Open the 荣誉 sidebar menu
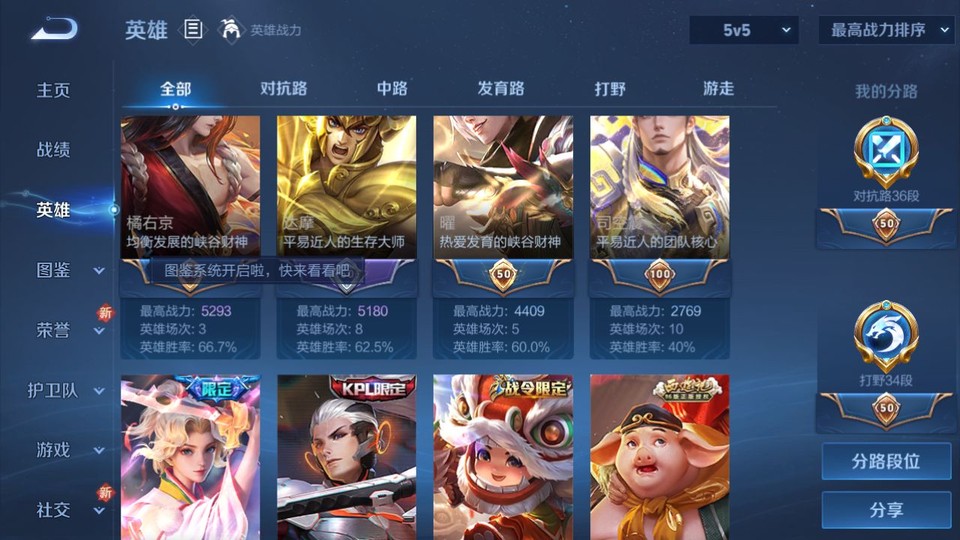 click(x=66, y=330)
